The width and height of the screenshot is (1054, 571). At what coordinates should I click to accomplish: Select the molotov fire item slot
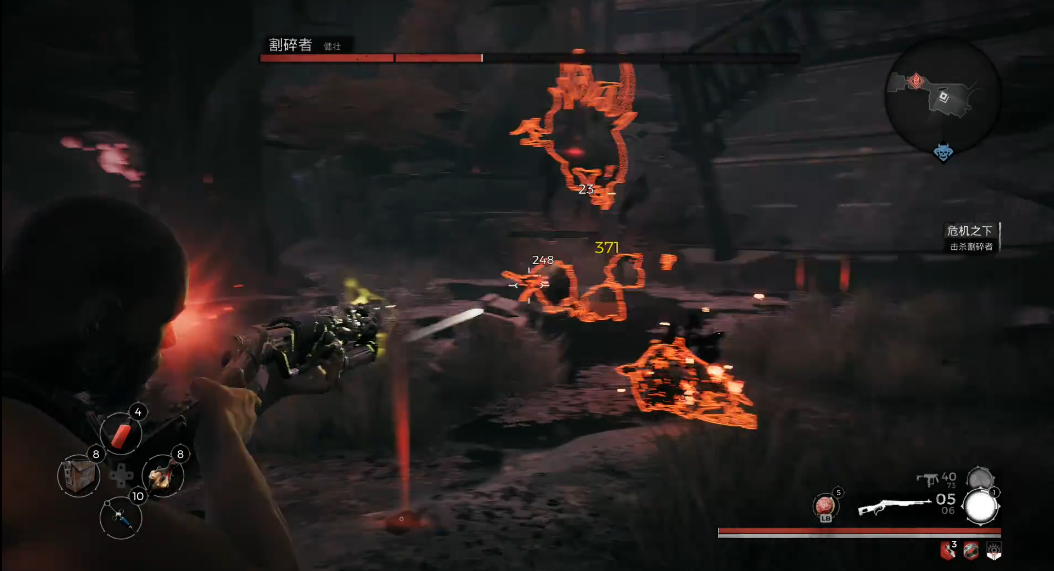tap(162, 475)
